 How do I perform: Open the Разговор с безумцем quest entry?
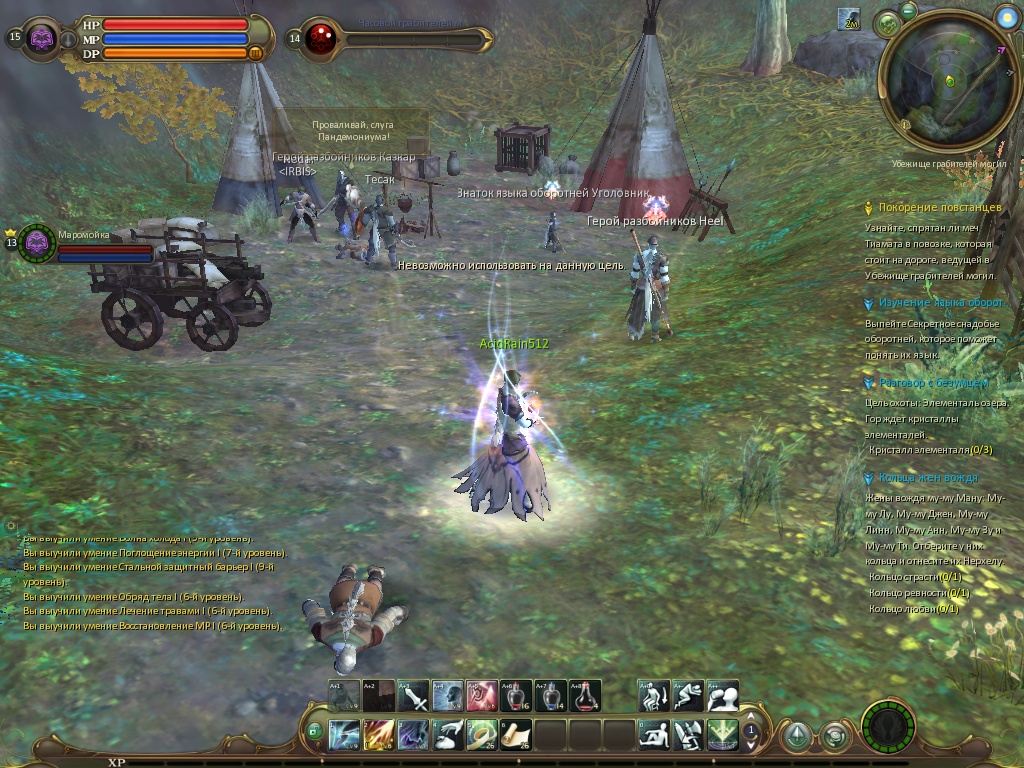[x=933, y=383]
